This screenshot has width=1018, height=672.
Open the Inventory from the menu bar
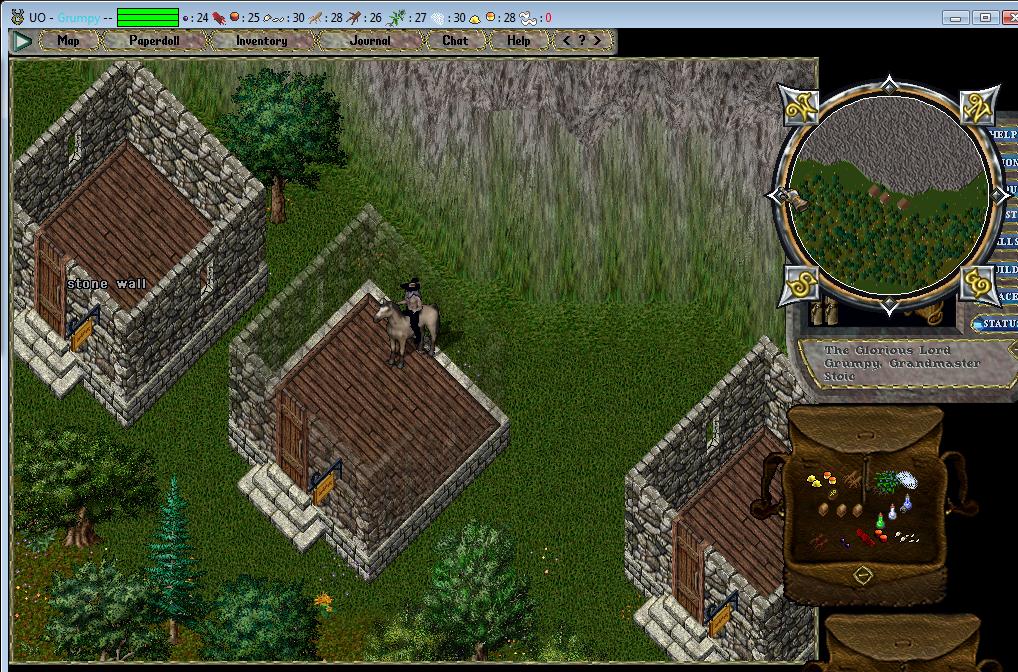(x=261, y=41)
